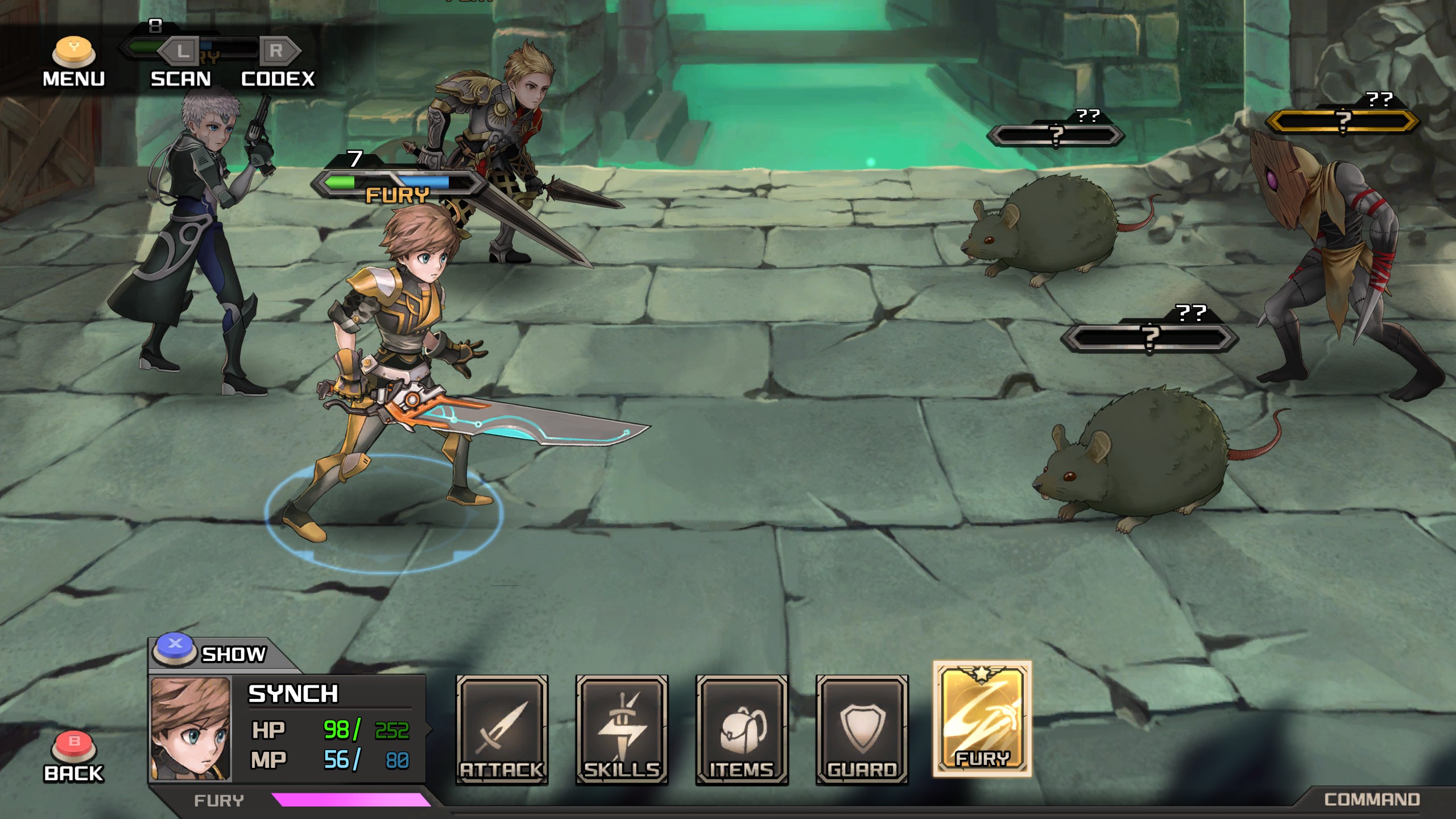Open the Codex
1456x819 pixels.
[278, 63]
